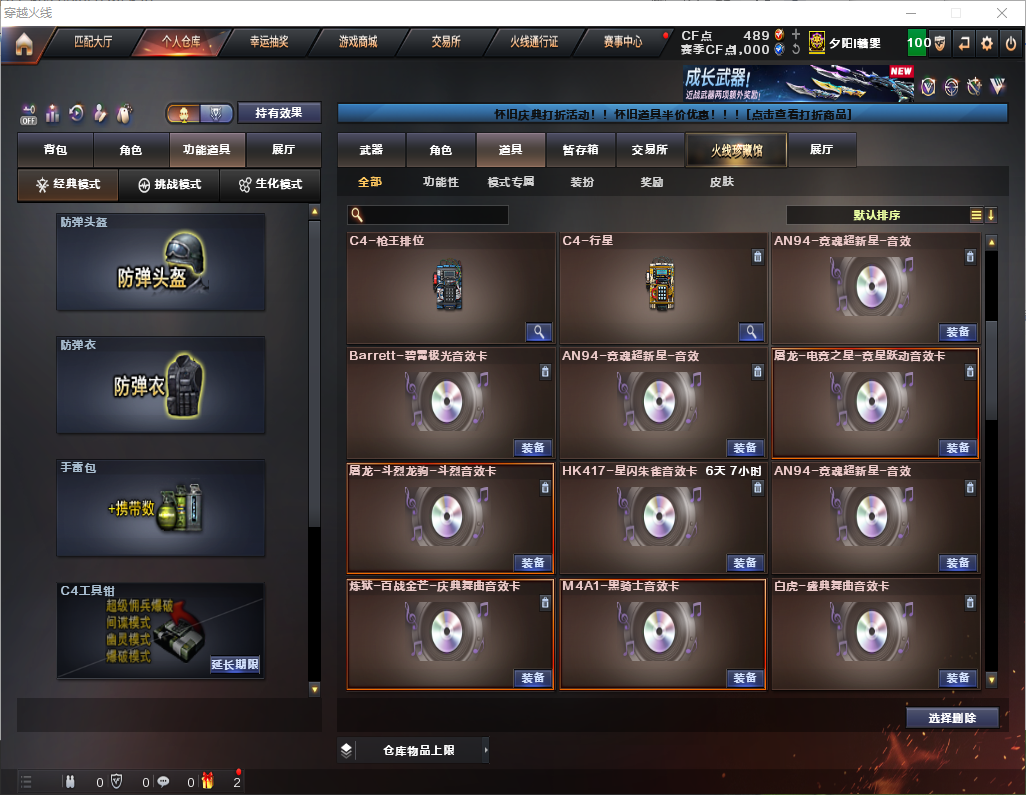Open settings via the gear icon
1026x795 pixels.
pos(987,43)
